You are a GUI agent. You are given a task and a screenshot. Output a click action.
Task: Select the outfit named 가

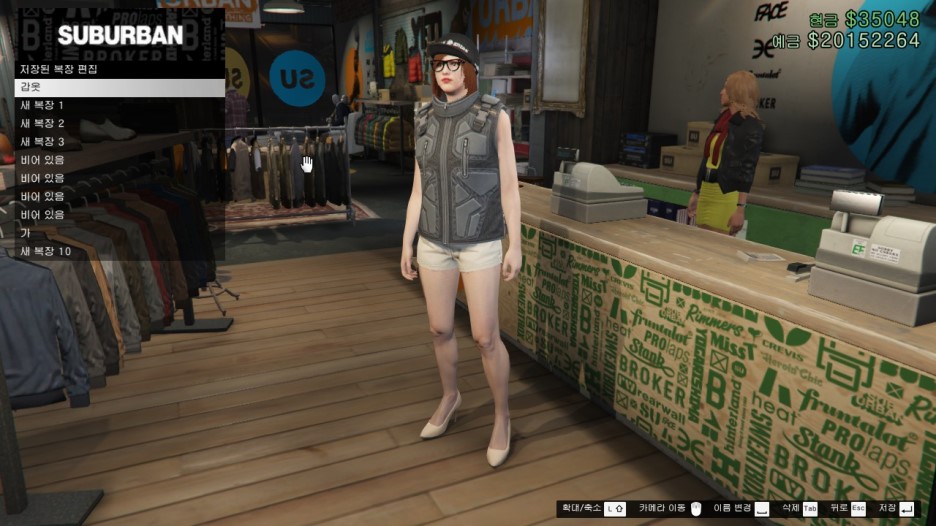pyautogui.click(x=119, y=233)
